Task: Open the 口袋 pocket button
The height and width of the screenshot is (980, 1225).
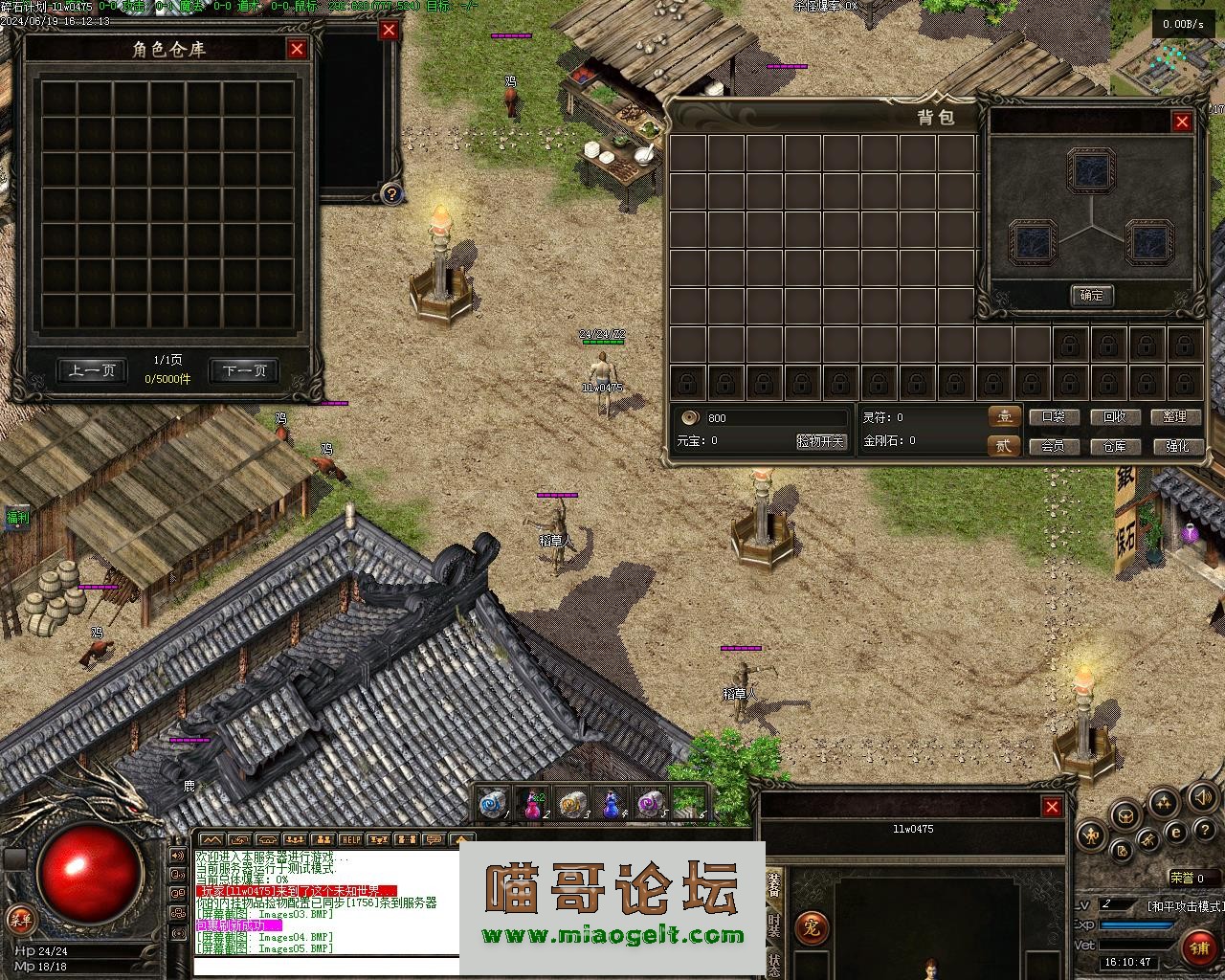Action: coord(1053,417)
